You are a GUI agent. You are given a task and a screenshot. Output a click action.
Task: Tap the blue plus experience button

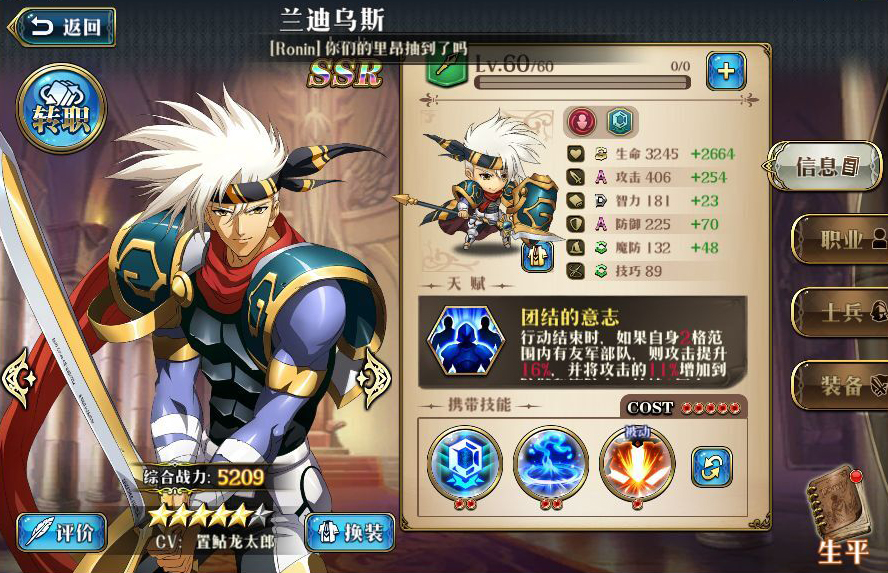click(726, 71)
